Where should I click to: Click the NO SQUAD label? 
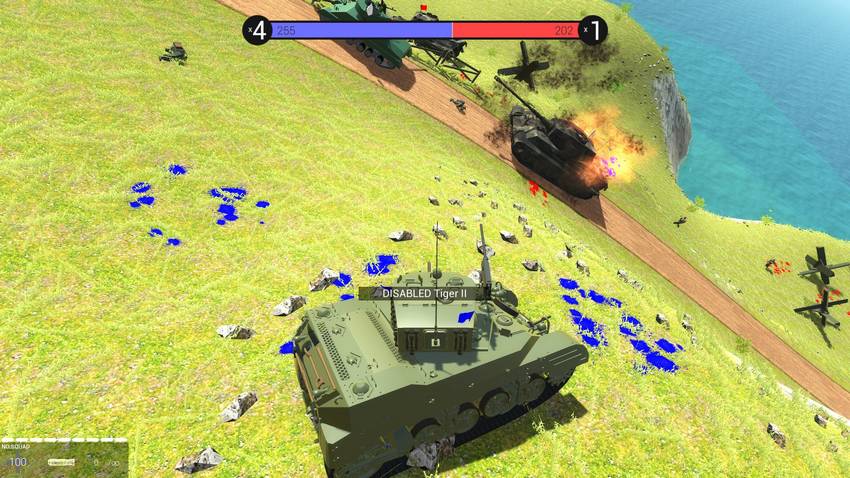15,445
